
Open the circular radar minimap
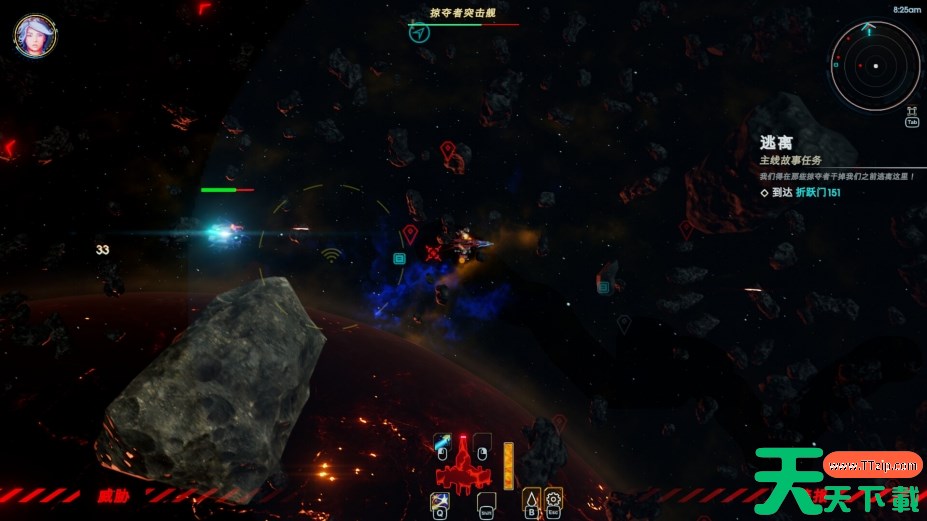(x=875, y=66)
